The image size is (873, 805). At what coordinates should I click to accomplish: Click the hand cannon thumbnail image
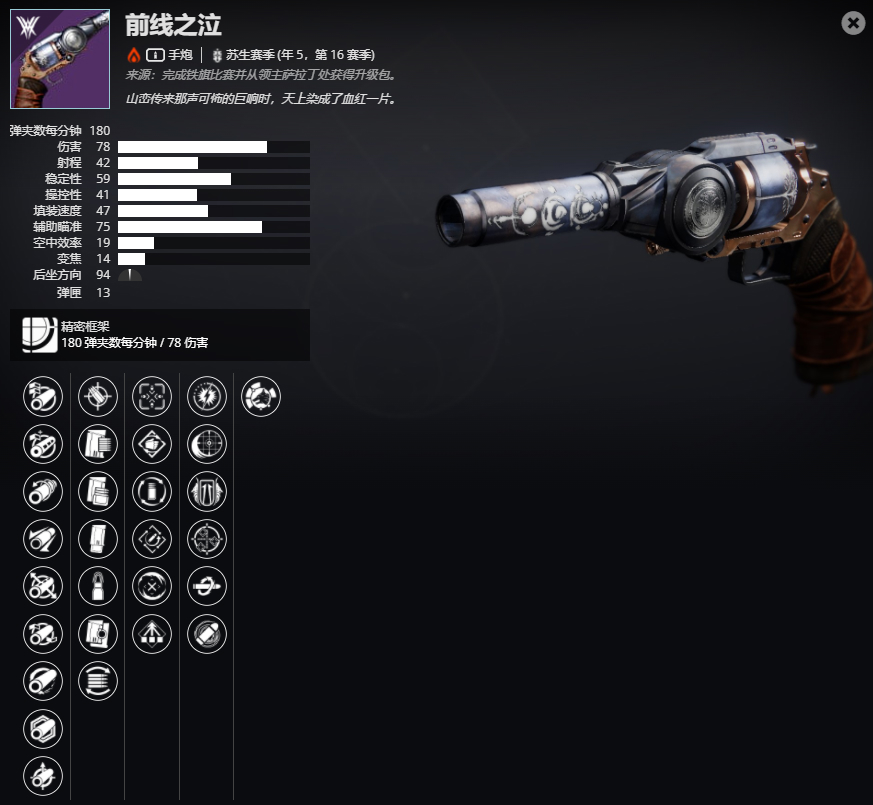coord(60,59)
